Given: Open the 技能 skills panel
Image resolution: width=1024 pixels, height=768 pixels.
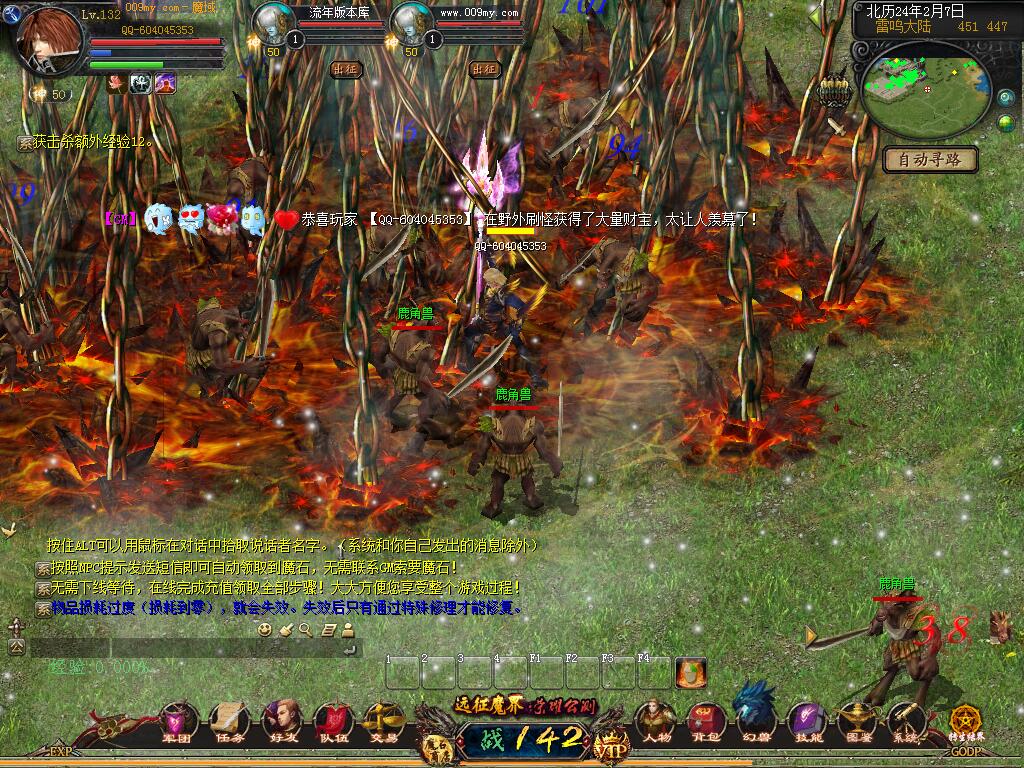Looking at the screenshot, I should tap(805, 720).
